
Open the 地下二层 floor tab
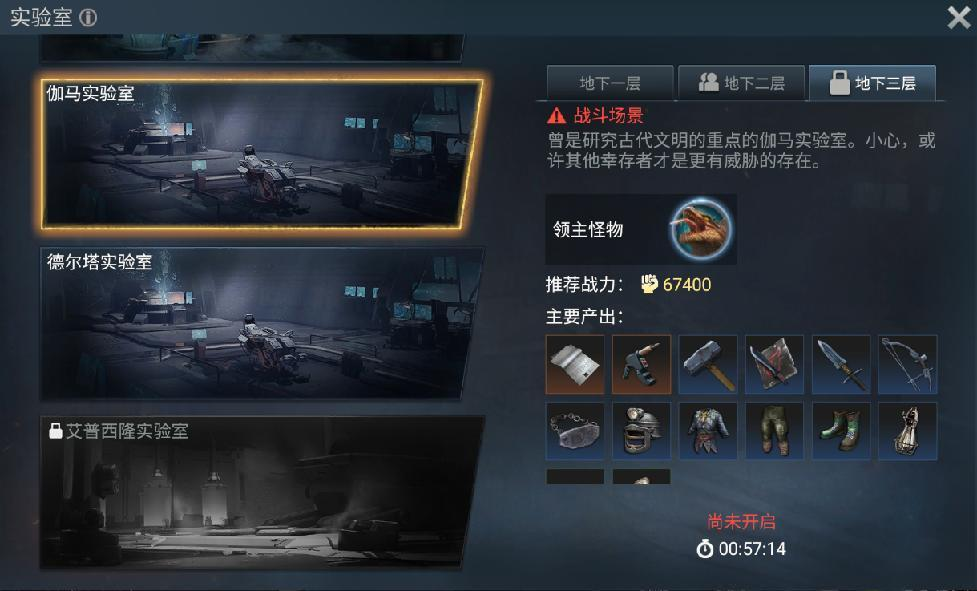tap(741, 83)
